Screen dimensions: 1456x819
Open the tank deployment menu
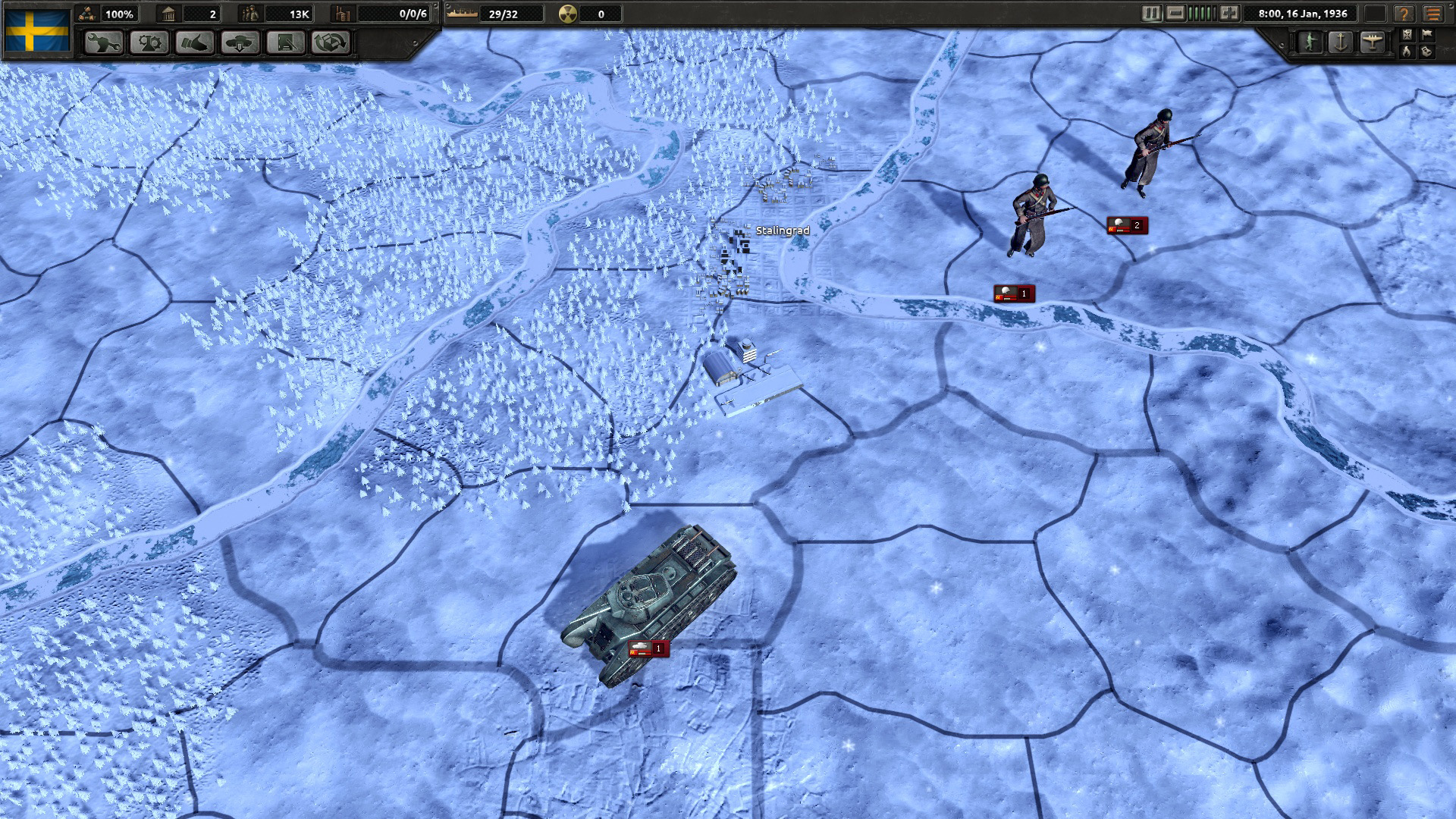click(x=240, y=42)
